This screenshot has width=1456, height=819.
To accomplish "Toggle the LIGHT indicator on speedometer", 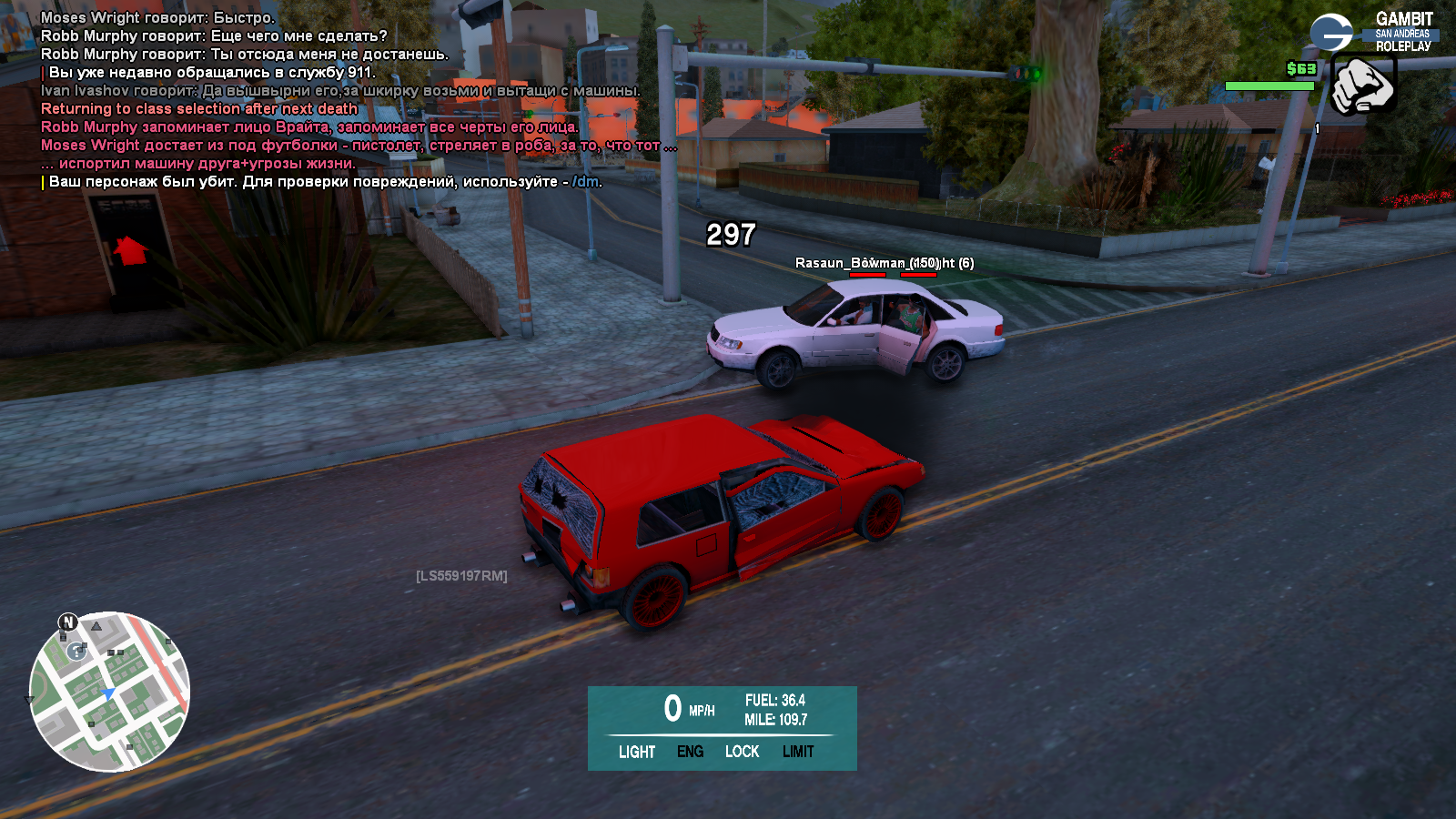I will click(637, 752).
